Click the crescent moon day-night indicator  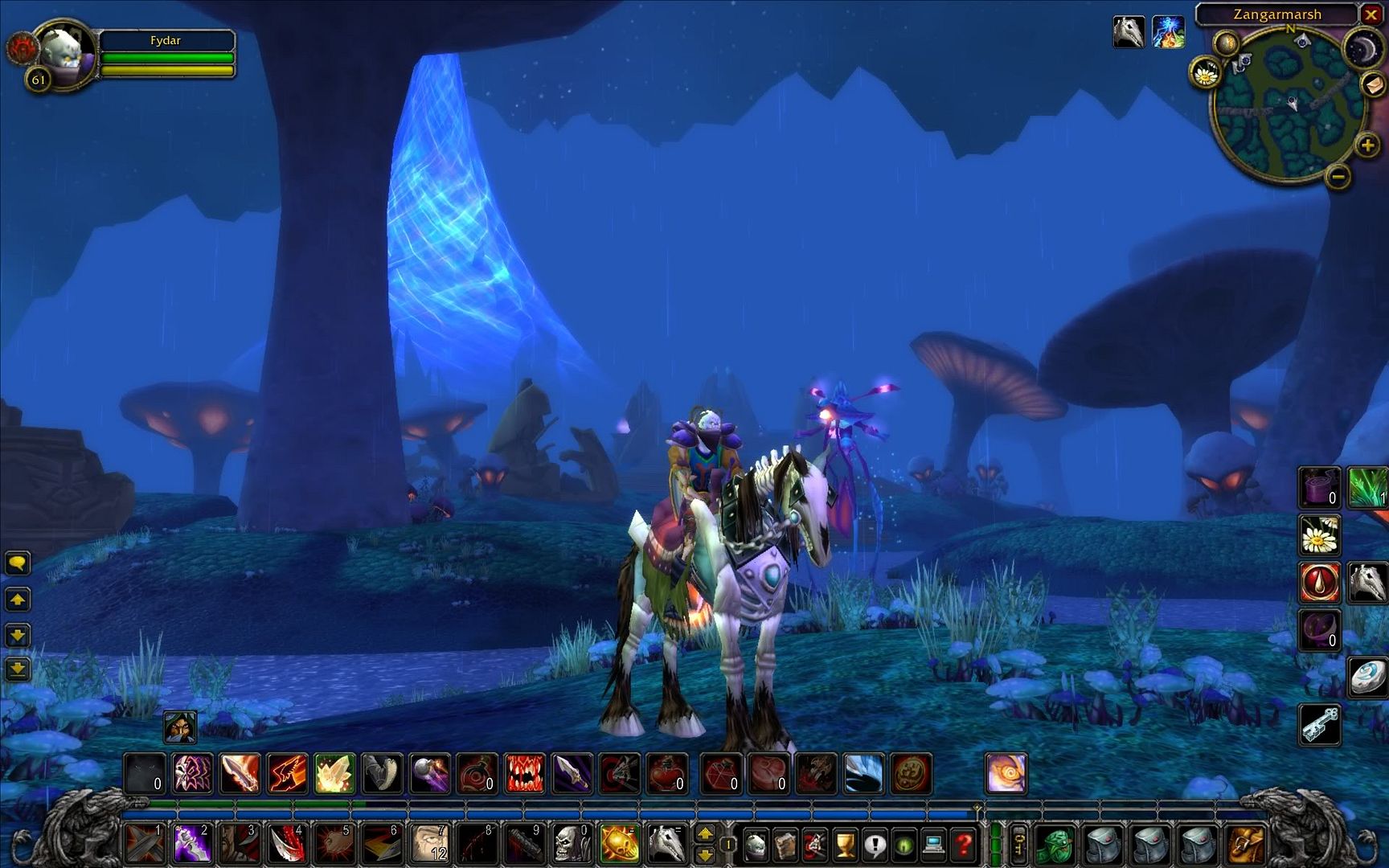1361,50
